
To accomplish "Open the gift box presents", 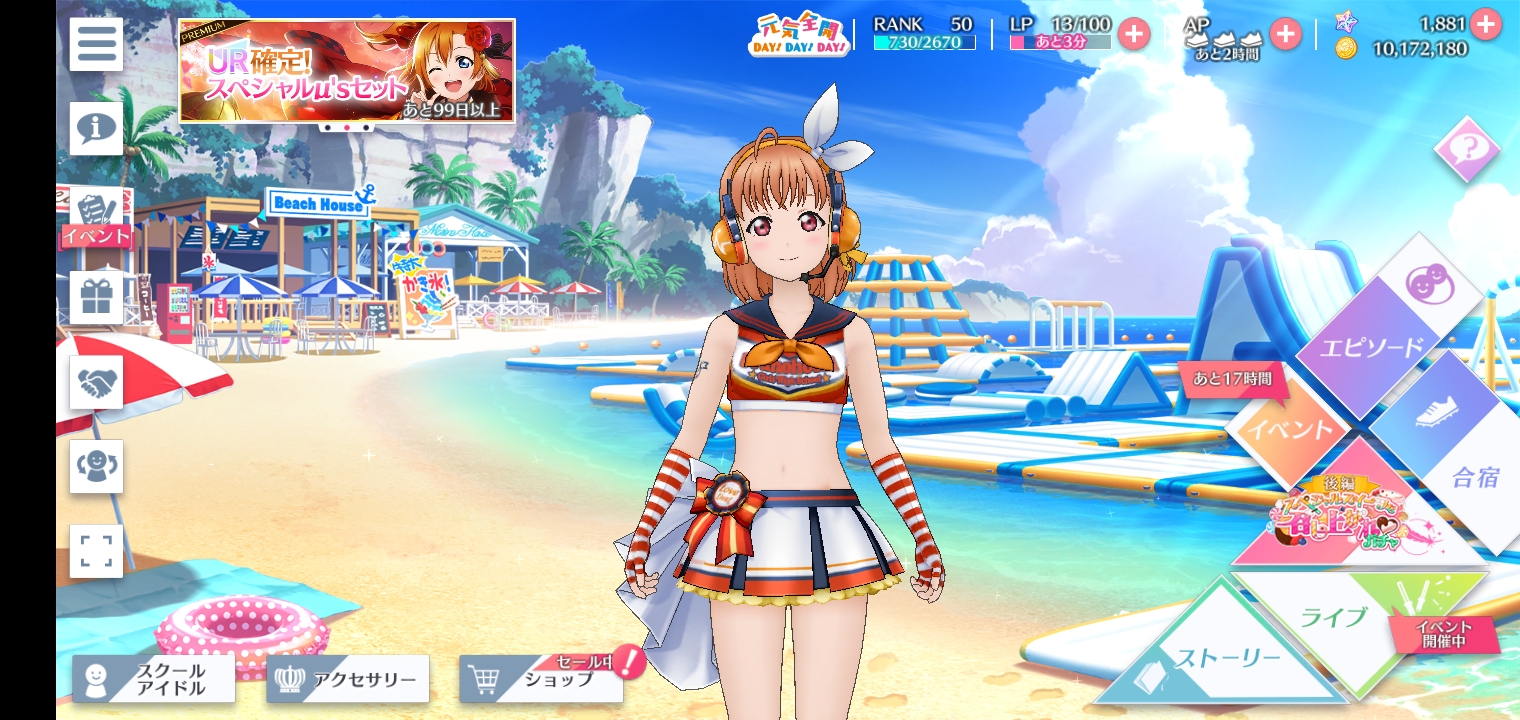I will [x=96, y=298].
